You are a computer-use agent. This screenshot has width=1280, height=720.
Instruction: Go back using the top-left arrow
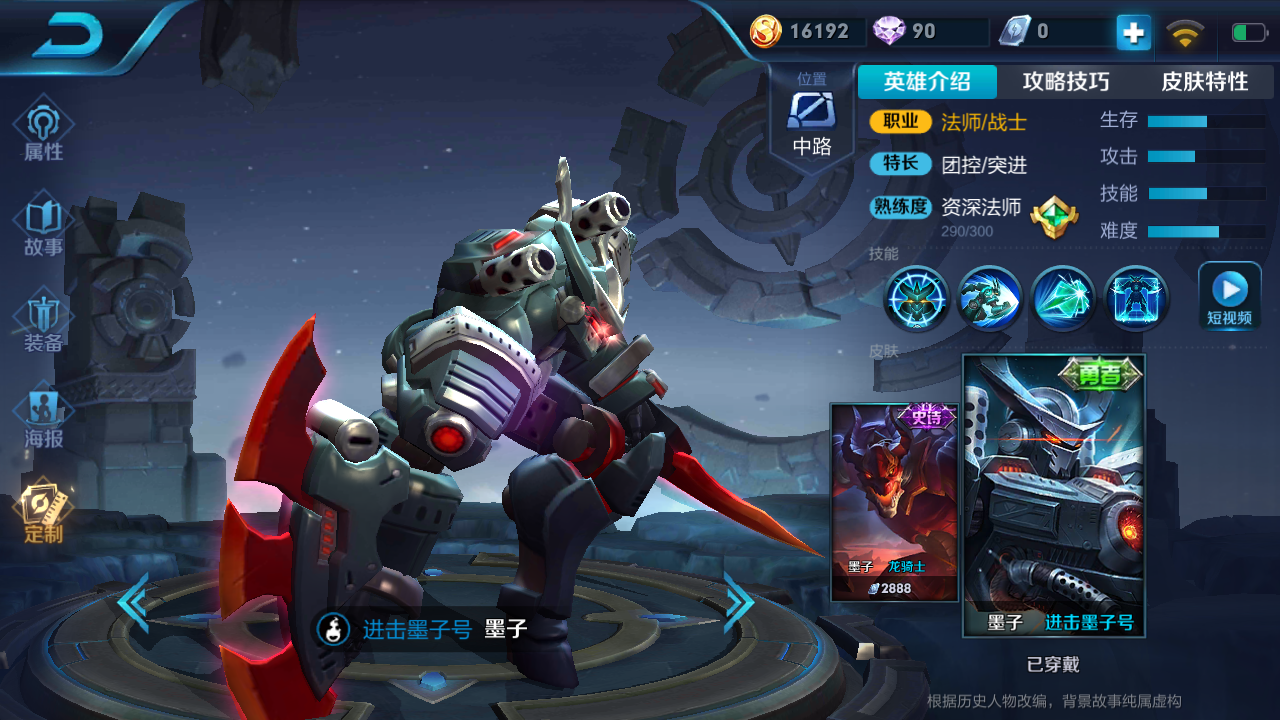click(x=68, y=37)
